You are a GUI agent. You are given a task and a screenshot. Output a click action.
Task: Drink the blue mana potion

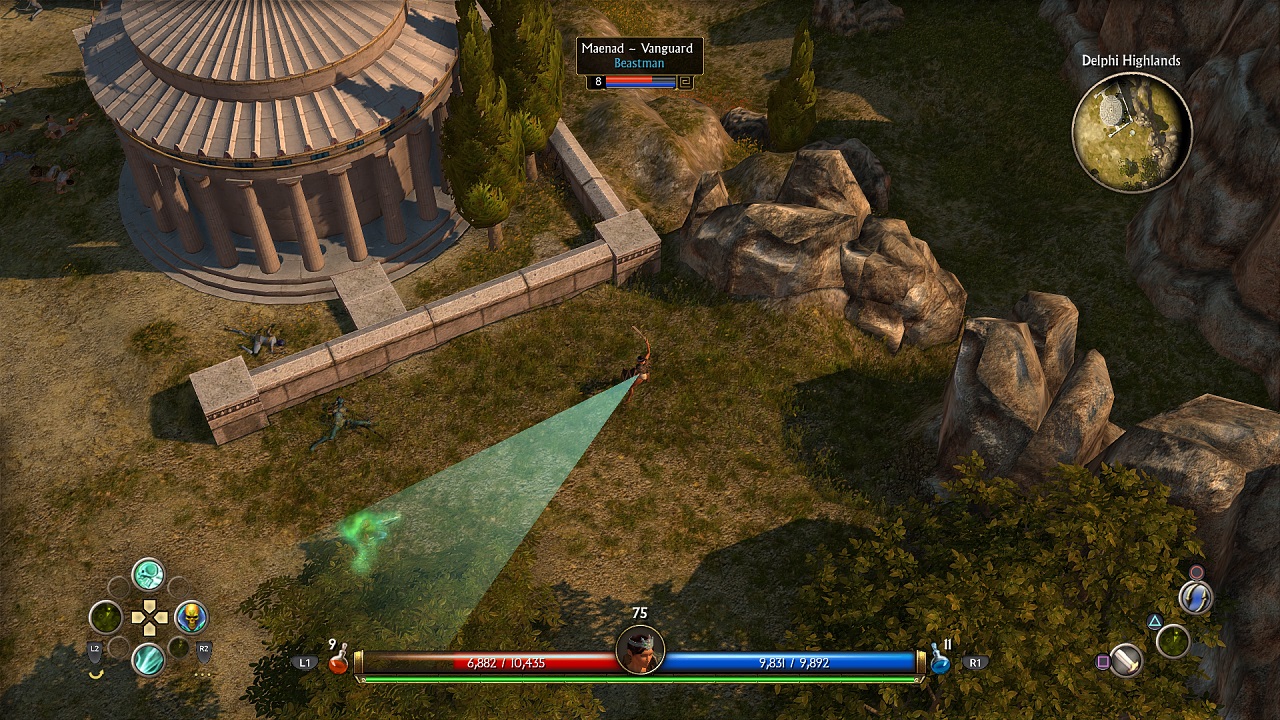941,662
